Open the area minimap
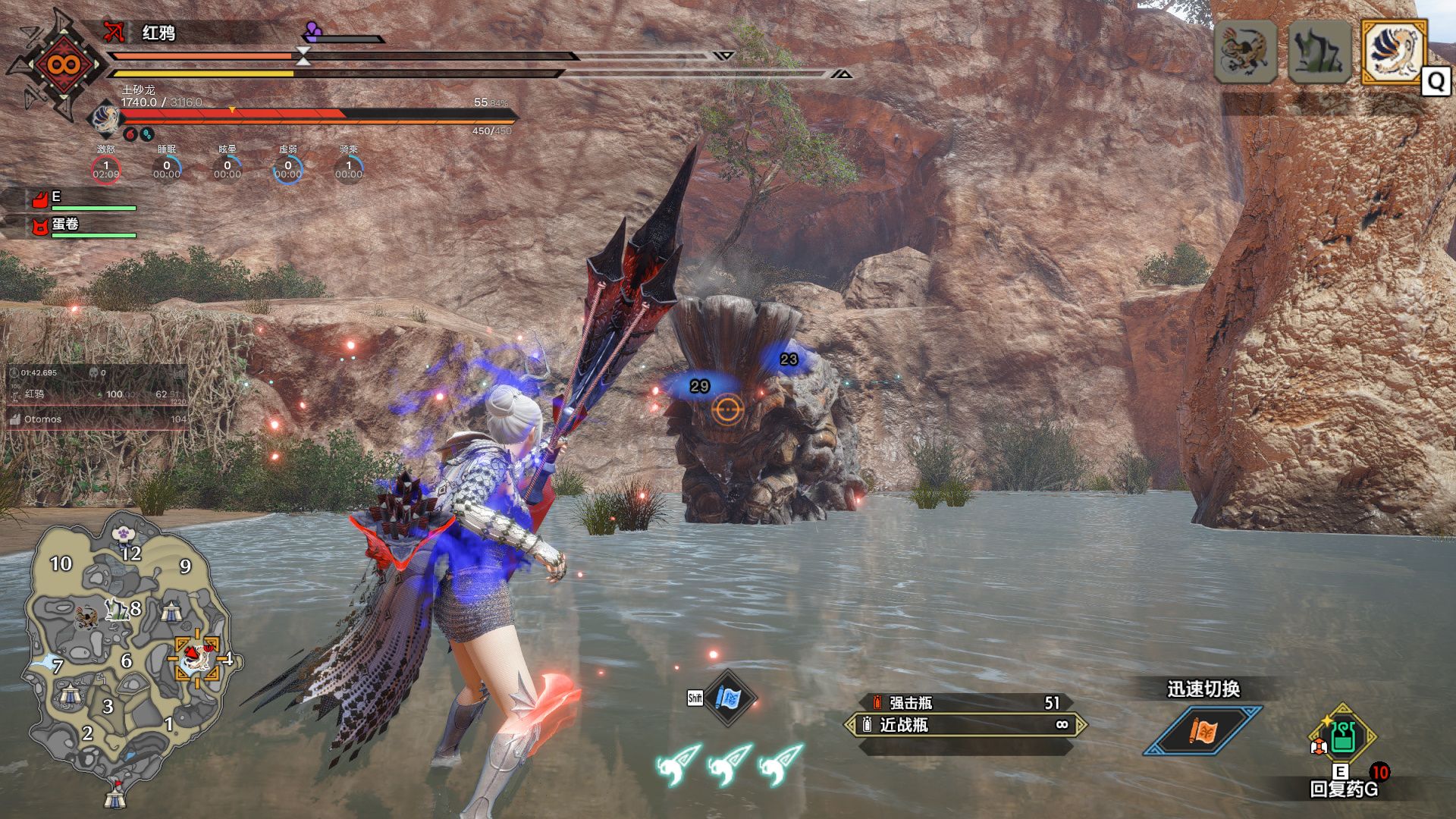 (129, 652)
